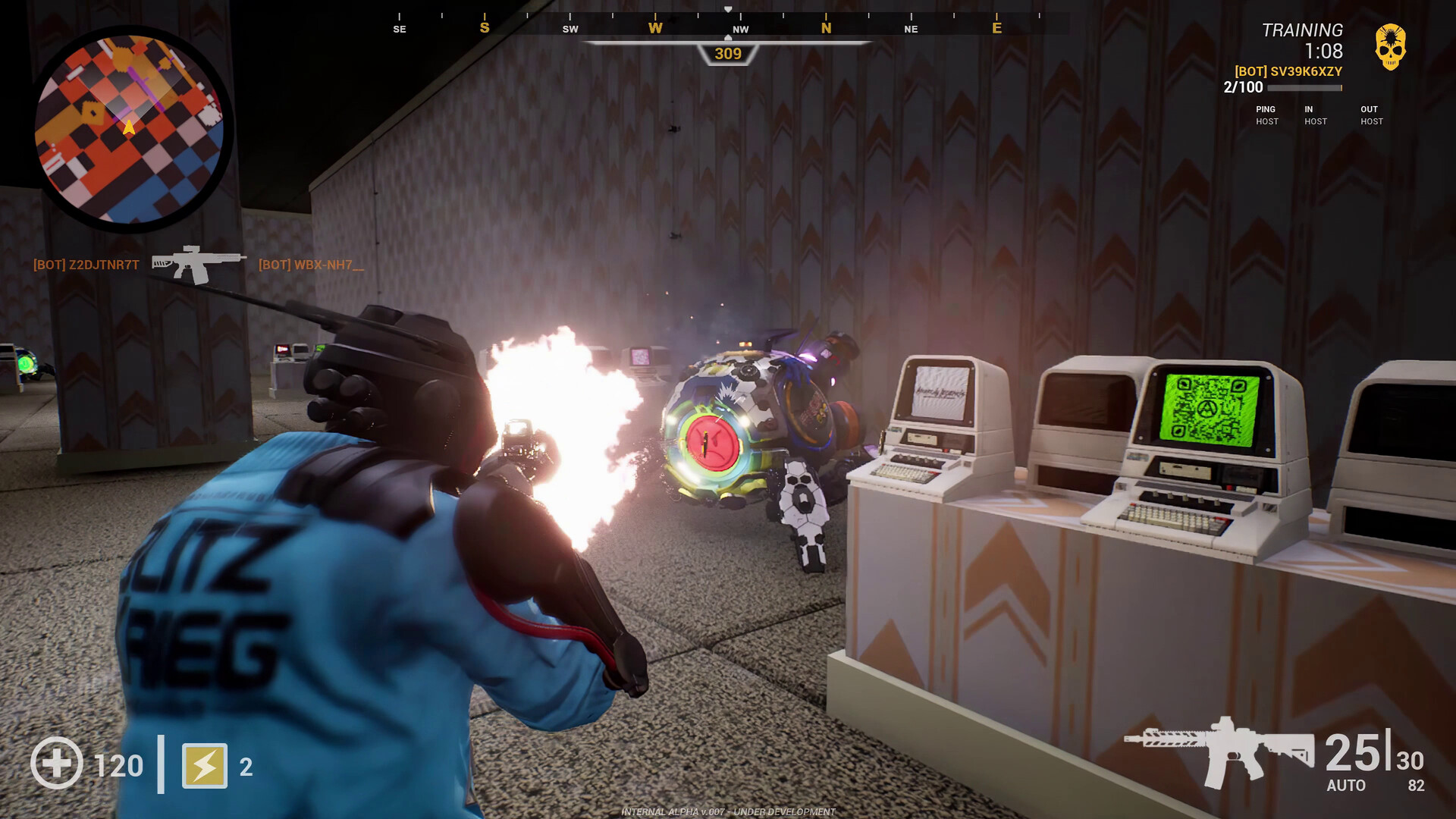This screenshot has width=1456, height=819.
Task: Open the IN HOST status entry
Action: pyautogui.click(x=1316, y=115)
